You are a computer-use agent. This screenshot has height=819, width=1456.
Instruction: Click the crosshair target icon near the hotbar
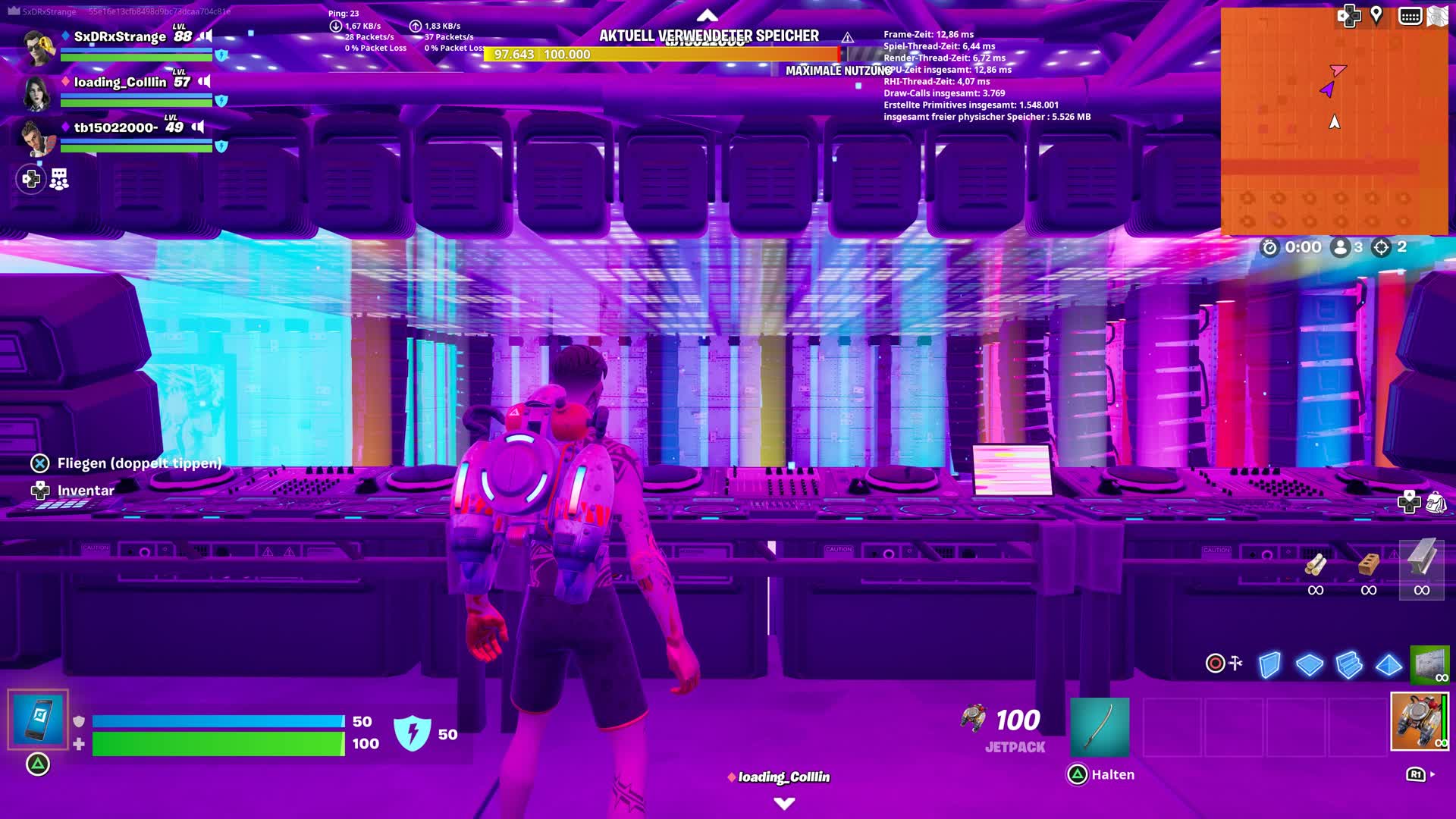point(1216,663)
